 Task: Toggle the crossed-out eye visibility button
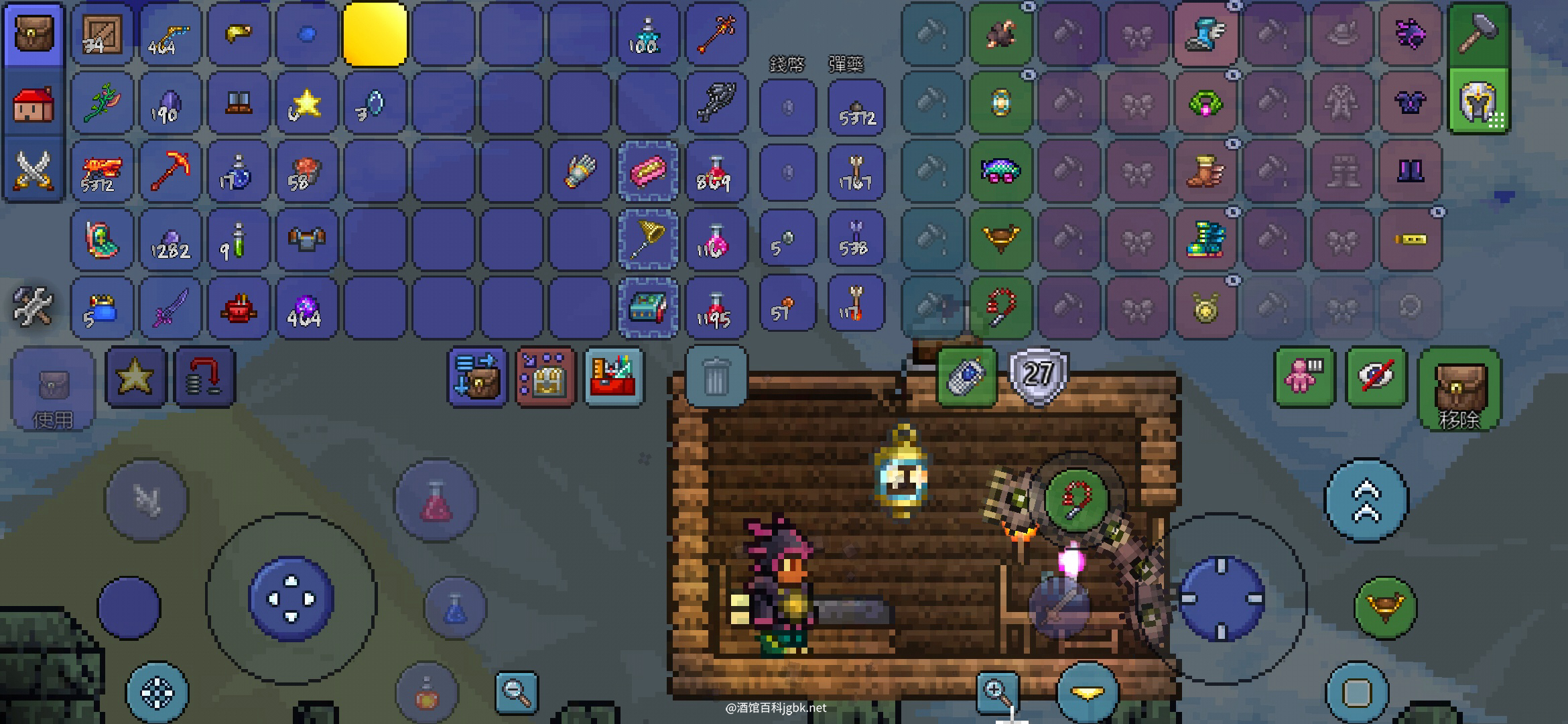[x=1375, y=377]
